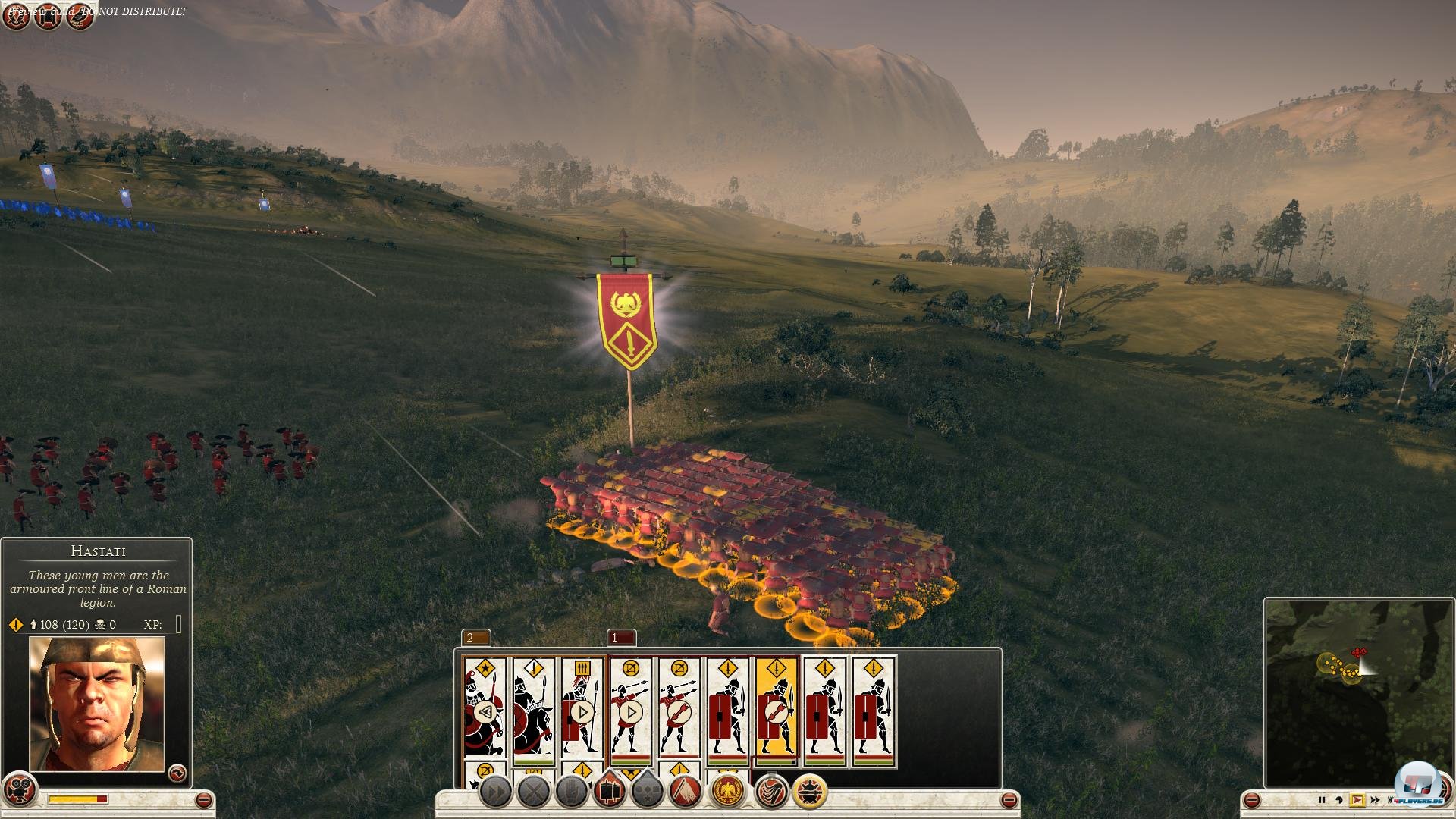Set battle speed to fast forward
This screenshot has width=1456, height=819.
tap(1375, 800)
